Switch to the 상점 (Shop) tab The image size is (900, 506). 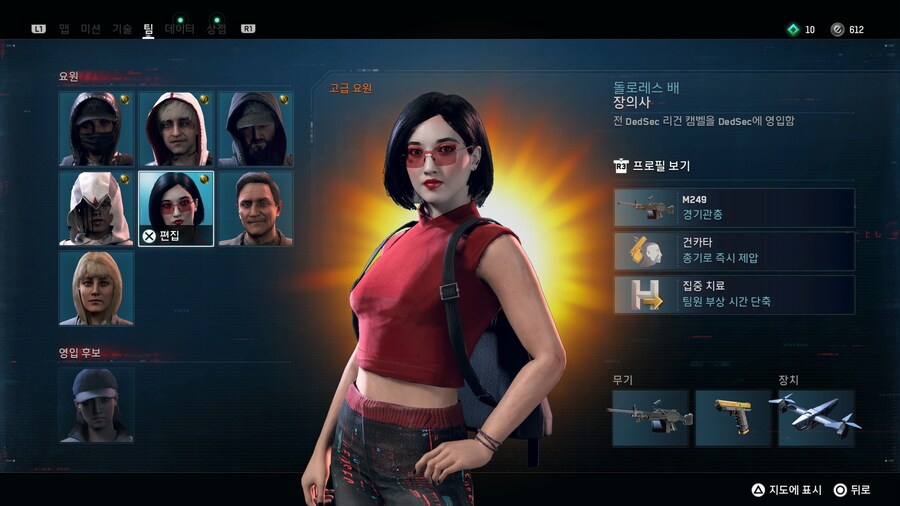[216, 29]
